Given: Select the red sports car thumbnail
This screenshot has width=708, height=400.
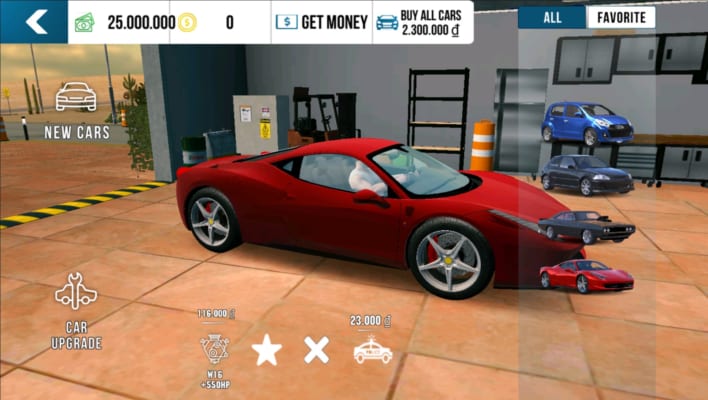Looking at the screenshot, I should coord(587,276).
